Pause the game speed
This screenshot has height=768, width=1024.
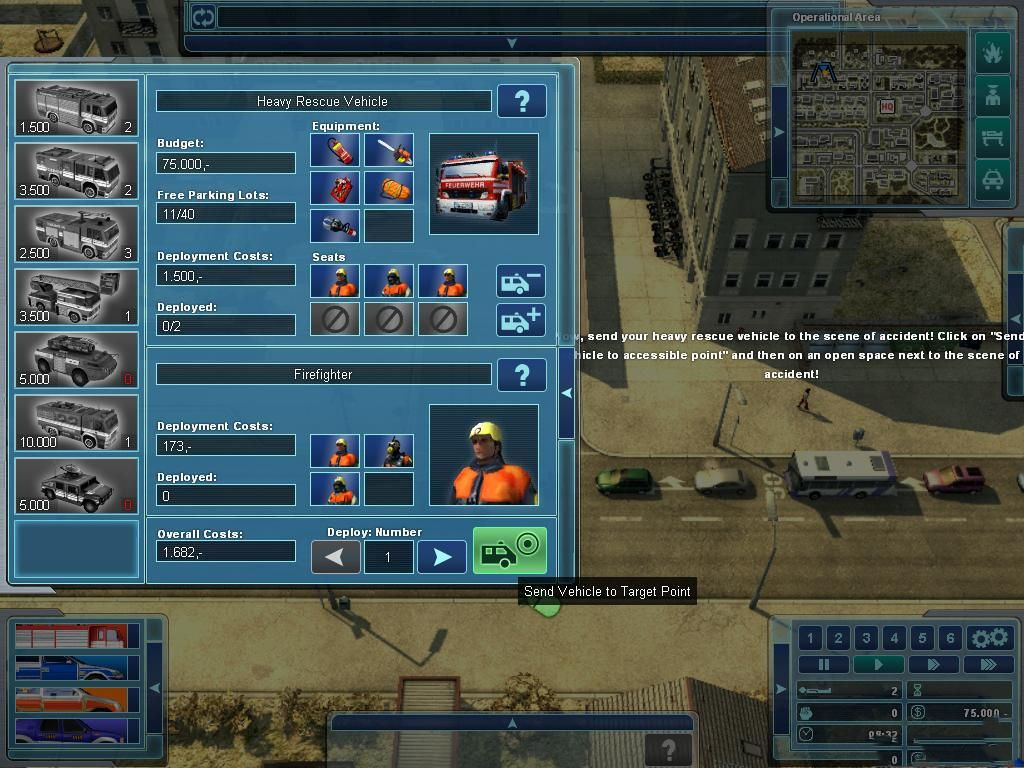pos(824,664)
